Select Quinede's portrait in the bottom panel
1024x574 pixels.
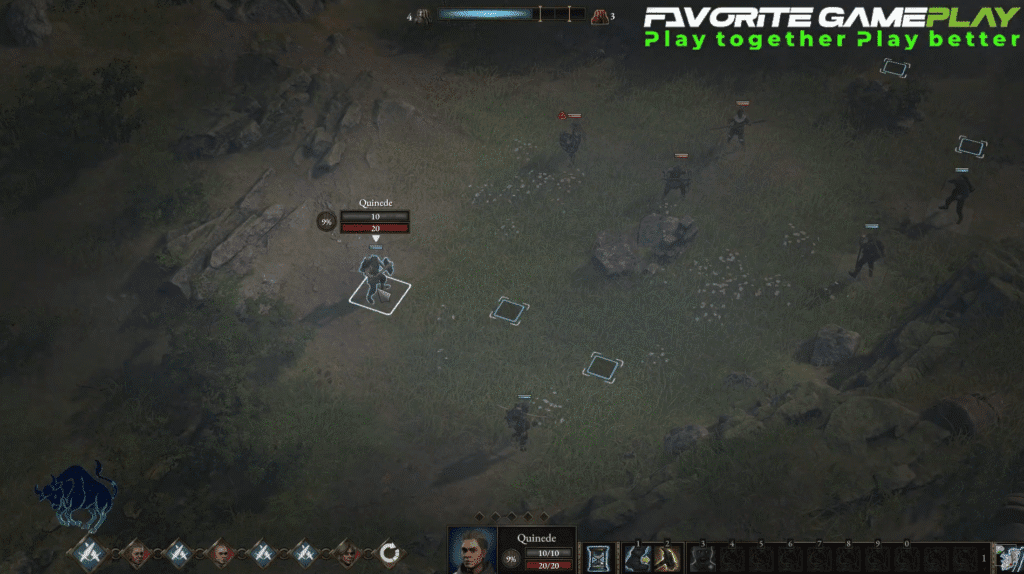pyautogui.click(x=473, y=549)
